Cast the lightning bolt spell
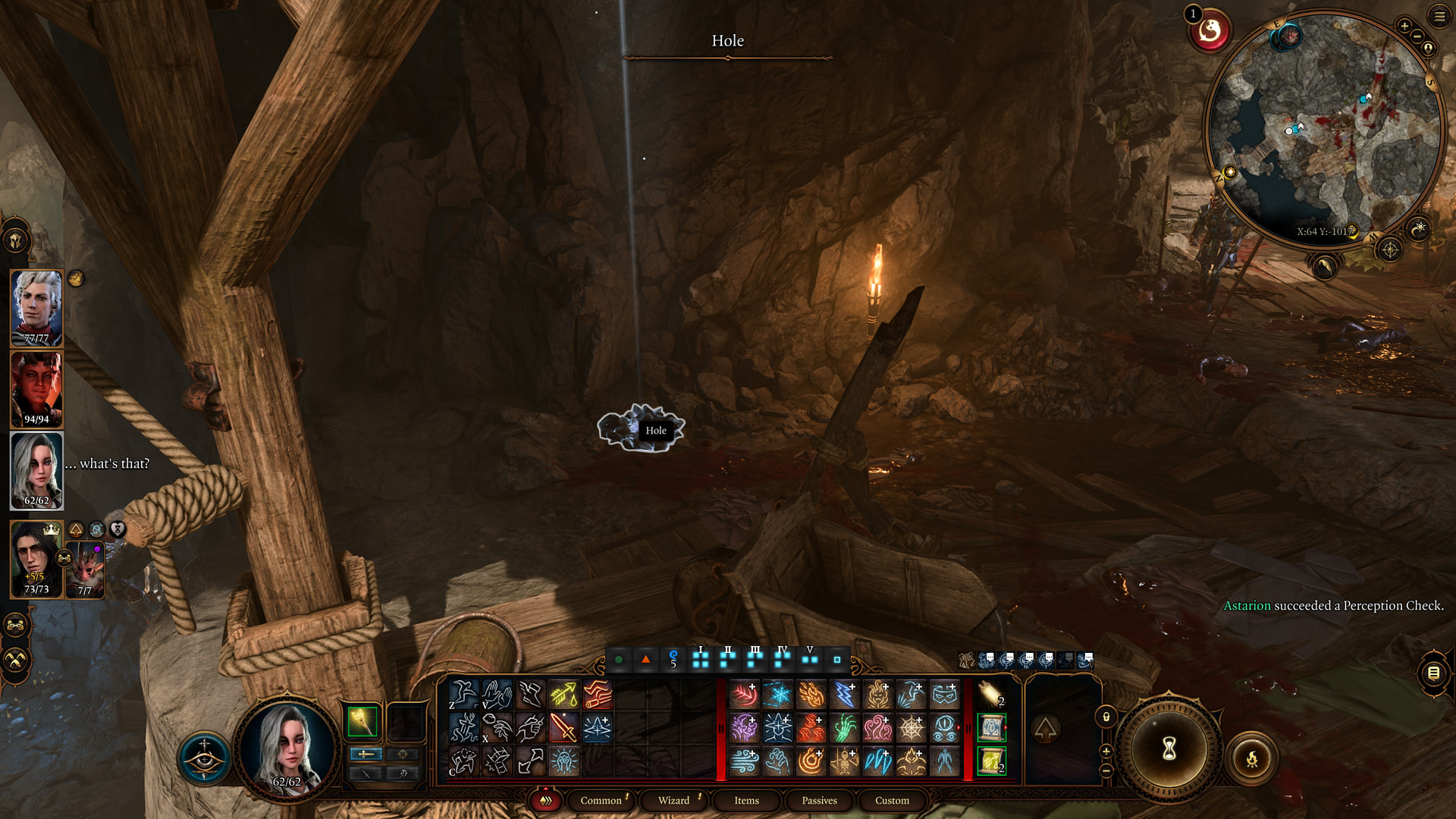1456x819 pixels. tap(844, 694)
